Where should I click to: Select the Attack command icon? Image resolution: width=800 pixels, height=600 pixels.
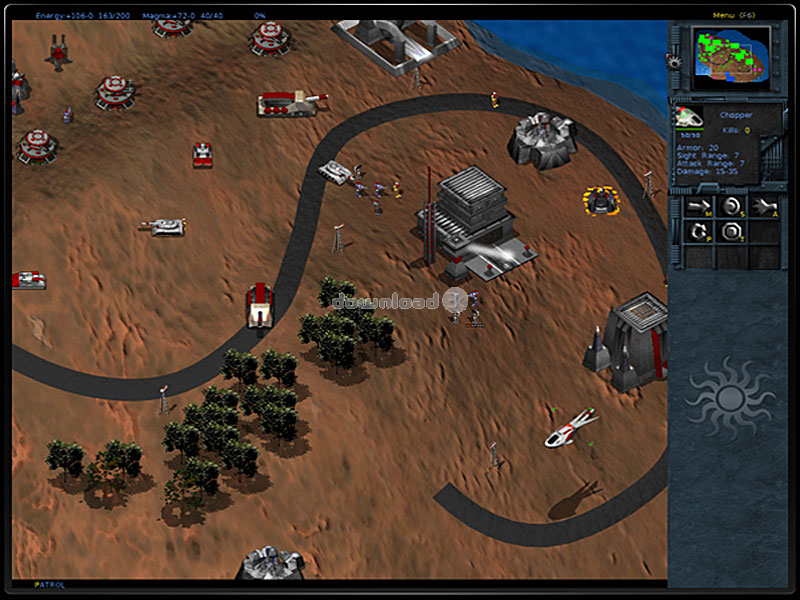[765, 207]
